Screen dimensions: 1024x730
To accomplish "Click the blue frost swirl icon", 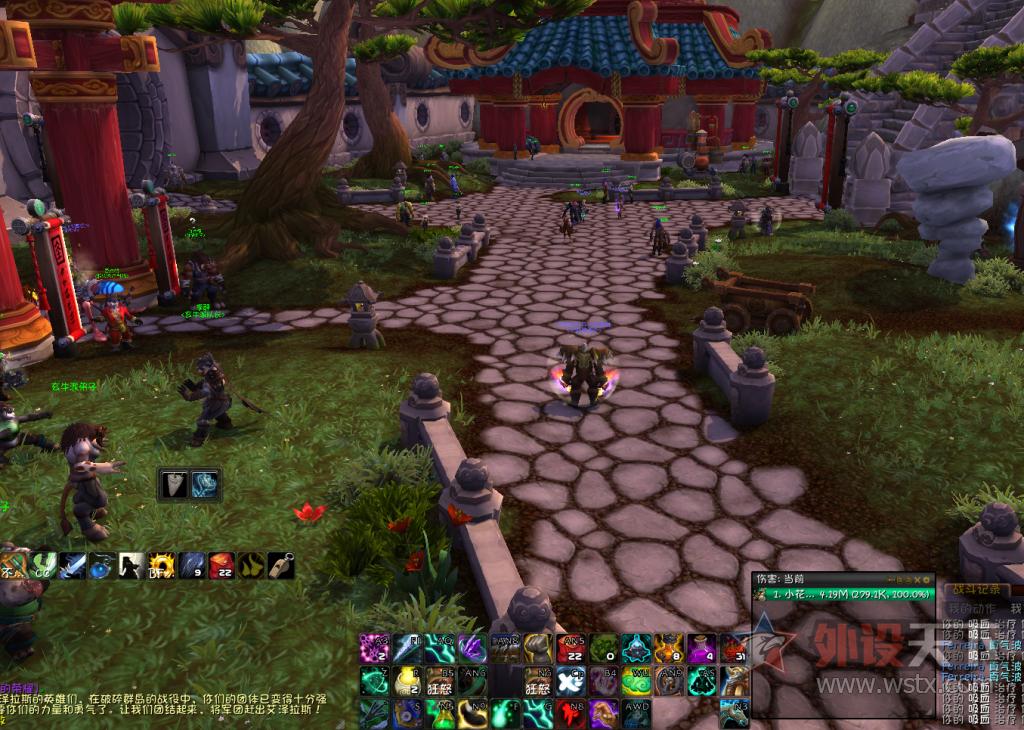I will (206, 485).
